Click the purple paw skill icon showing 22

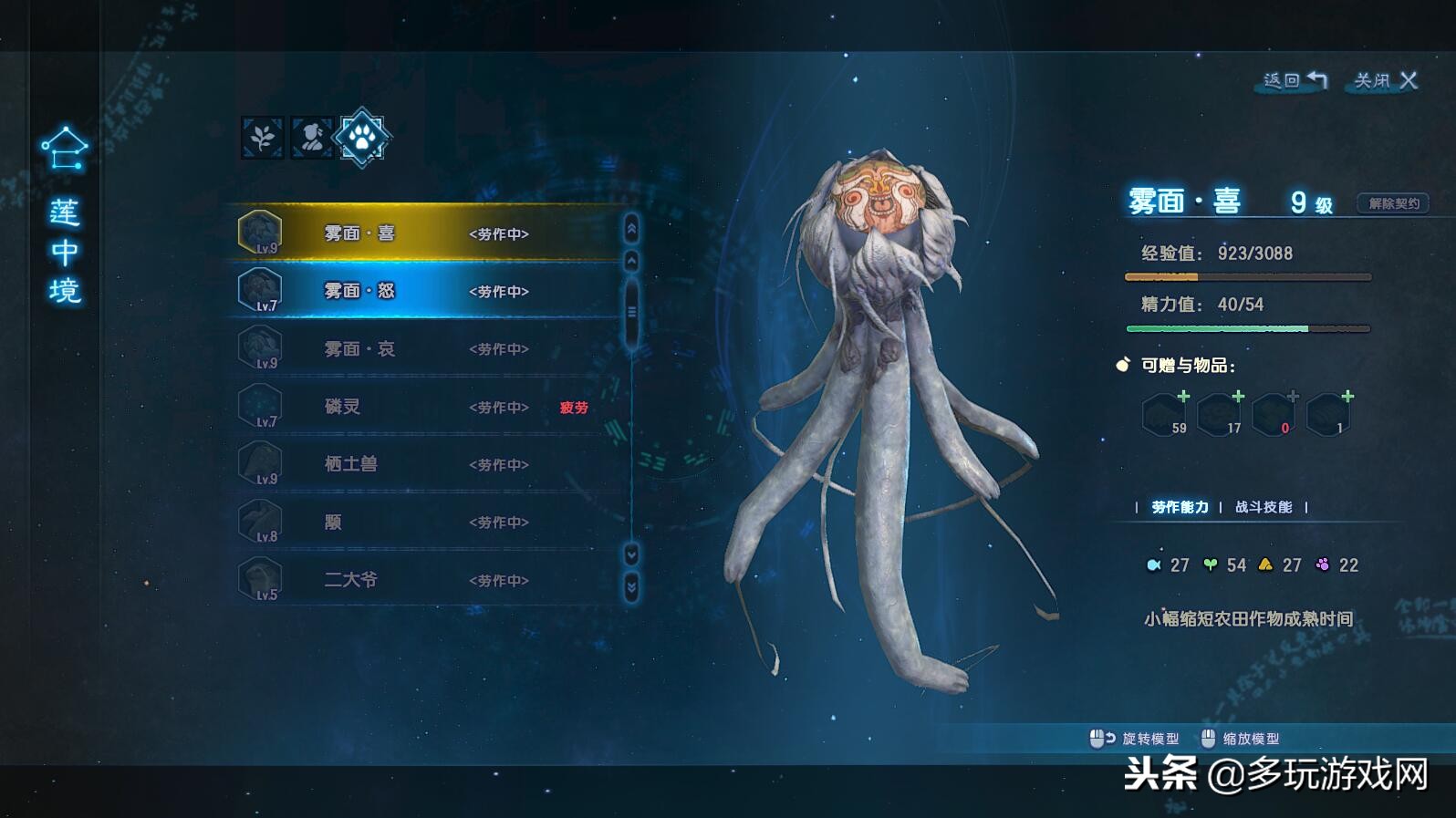tap(1324, 564)
